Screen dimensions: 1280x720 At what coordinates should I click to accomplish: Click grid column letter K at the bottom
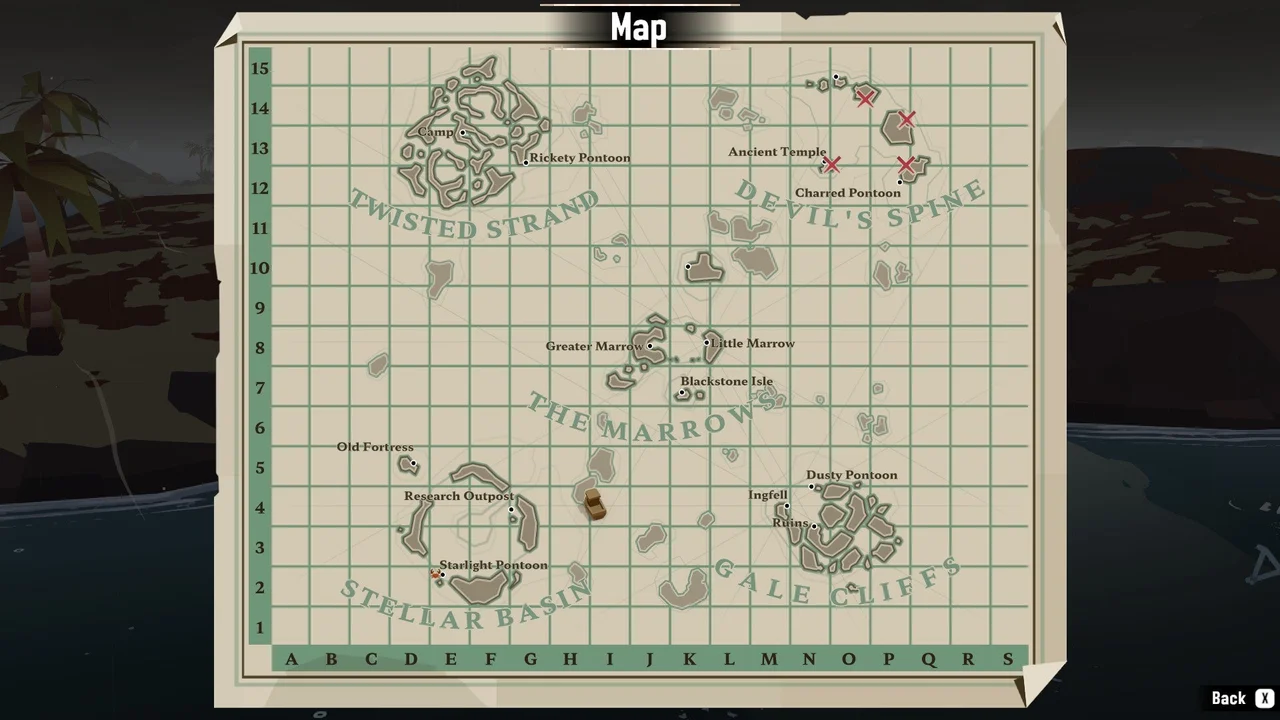coord(689,659)
